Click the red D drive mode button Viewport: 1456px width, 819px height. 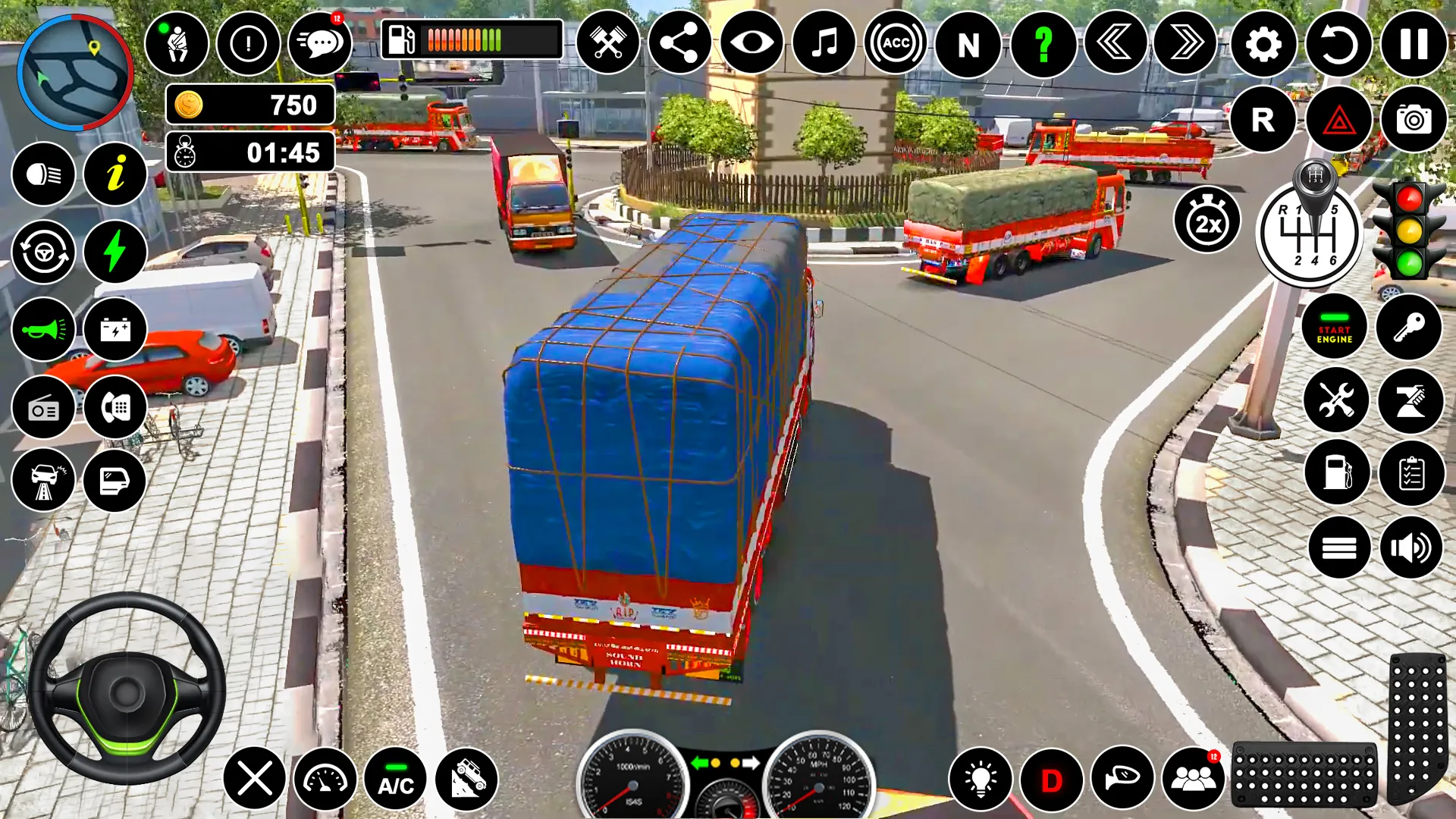point(1051,779)
